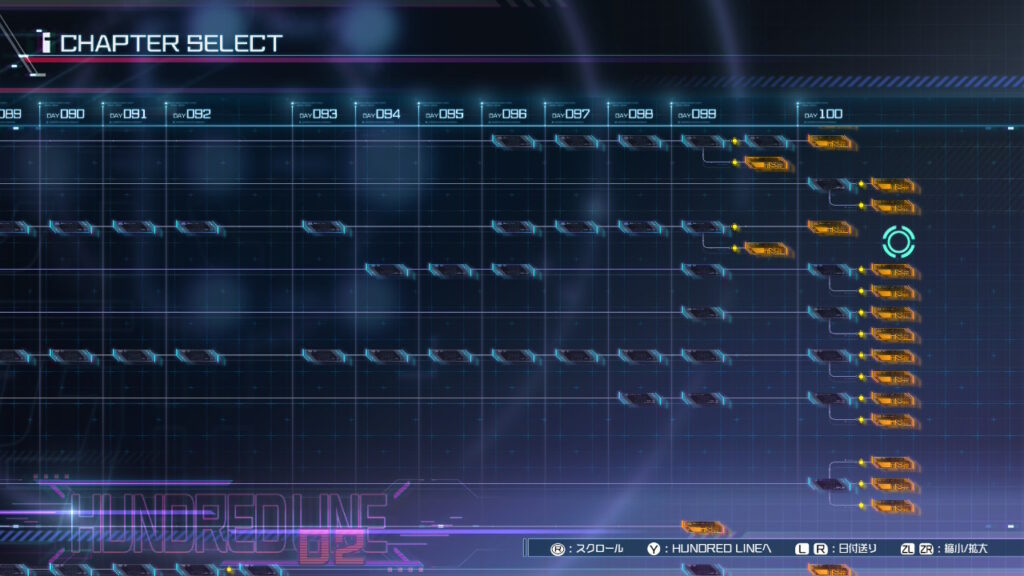Open the DAY 097 column
Image resolution: width=1024 pixels, height=576 pixels.
pos(570,114)
